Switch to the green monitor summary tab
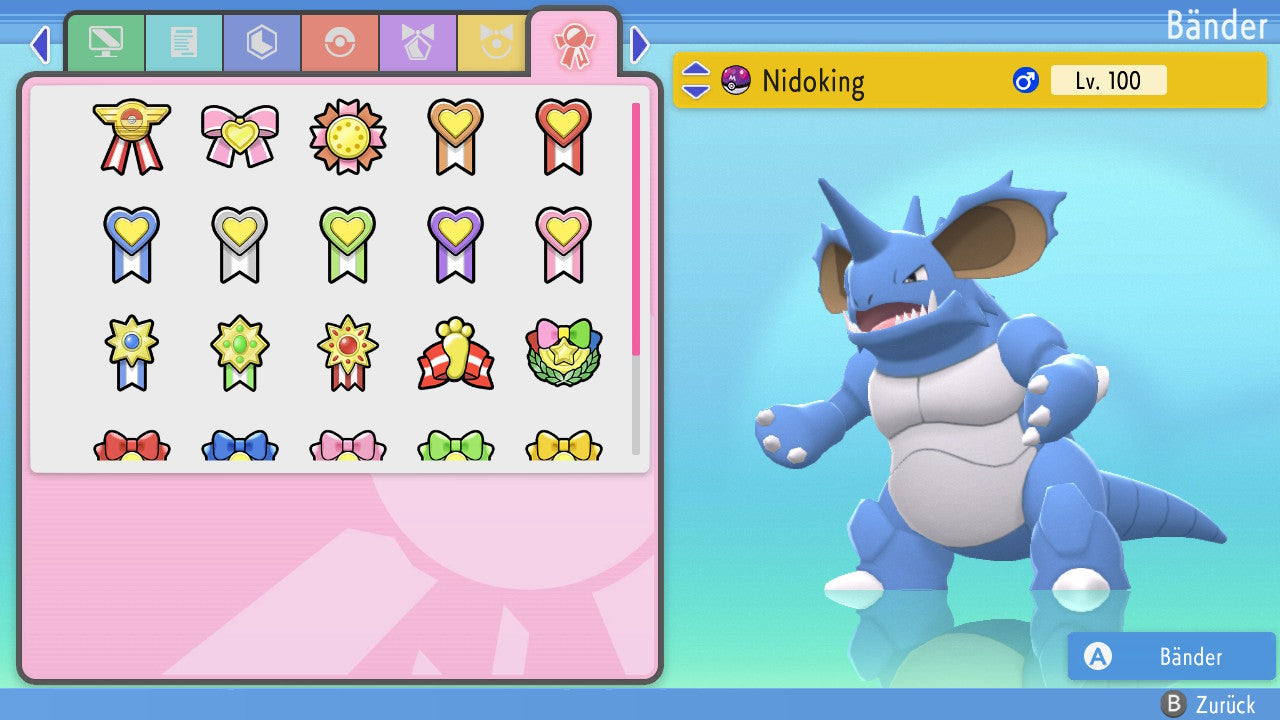Viewport: 1280px width, 720px height. [105, 43]
